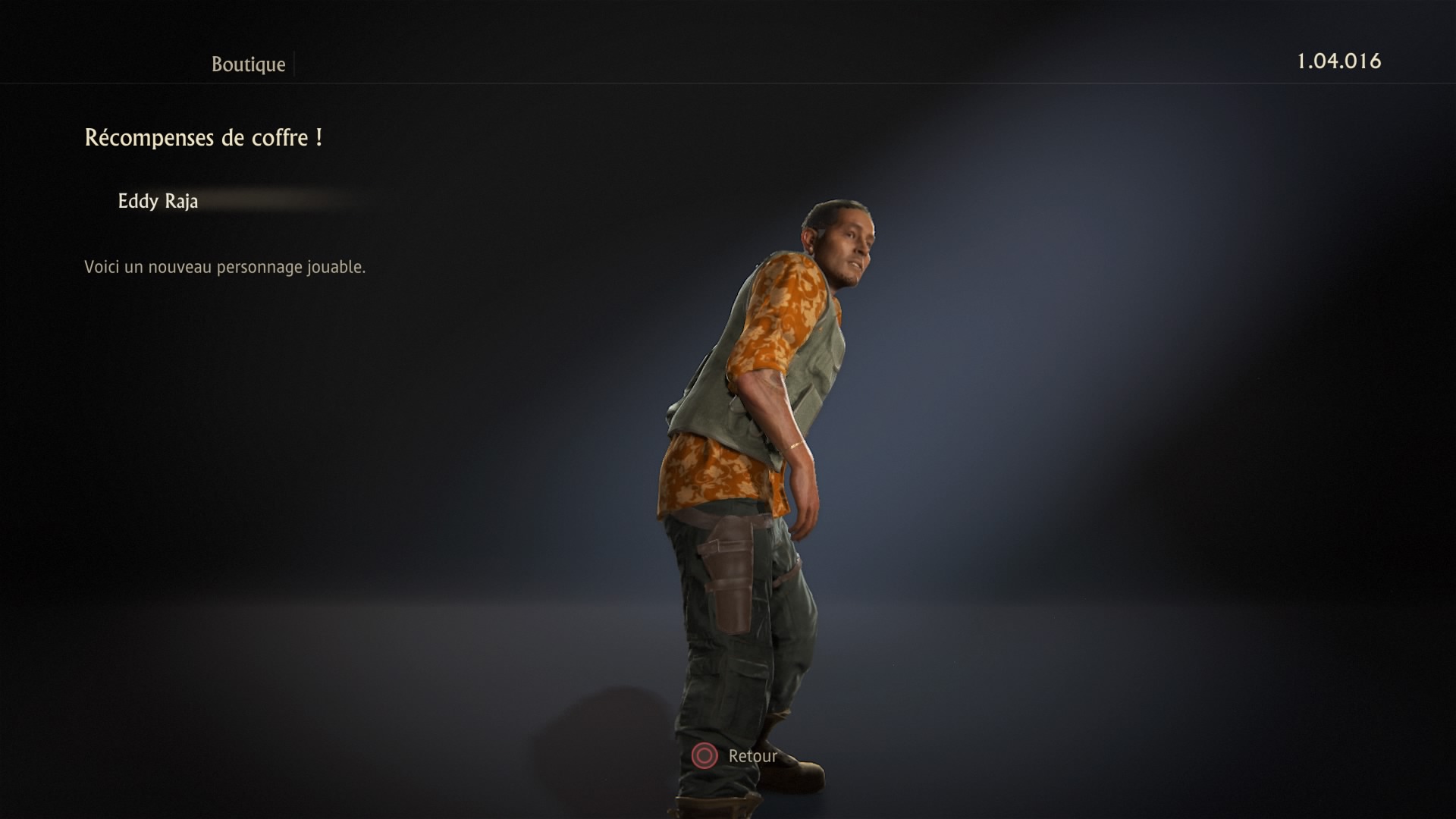Image resolution: width=1456 pixels, height=819 pixels.
Task: Click the divider line beside Boutique
Action: pyautogui.click(x=295, y=64)
